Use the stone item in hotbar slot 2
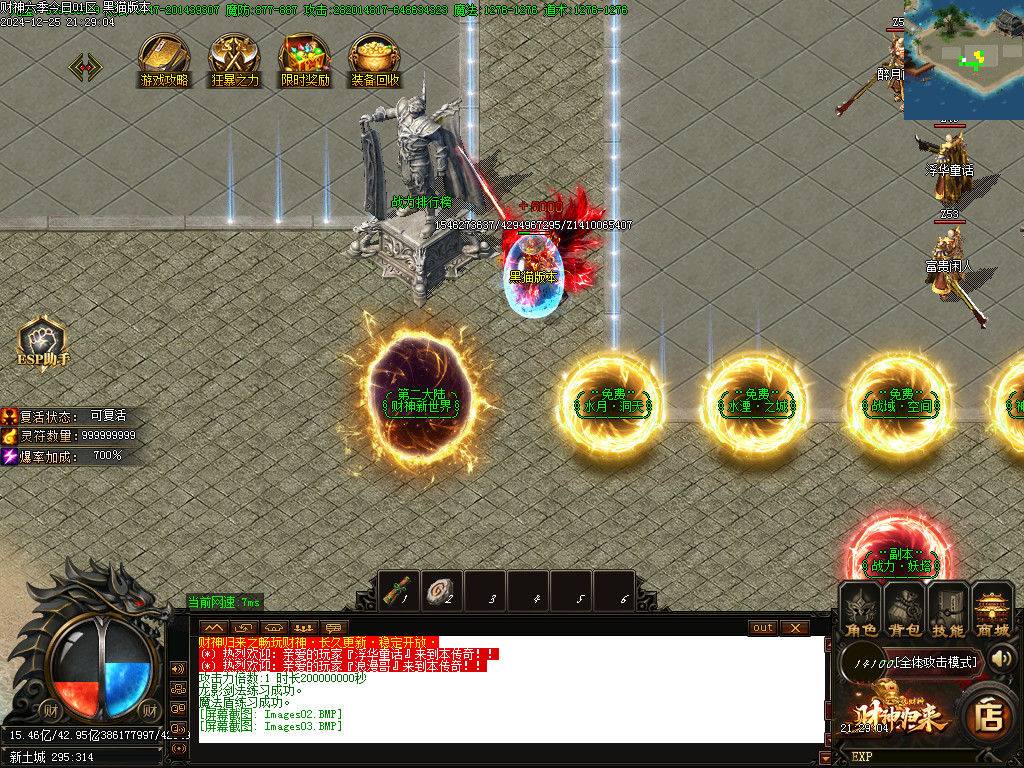Viewport: 1024px width, 768px height. (x=443, y=591)
